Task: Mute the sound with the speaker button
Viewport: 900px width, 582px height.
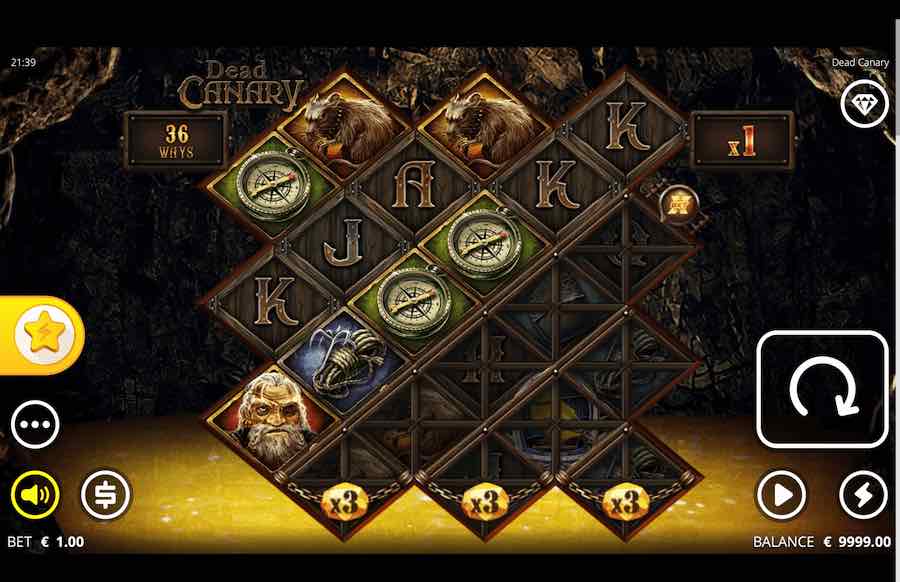Action: pos(35,495)
